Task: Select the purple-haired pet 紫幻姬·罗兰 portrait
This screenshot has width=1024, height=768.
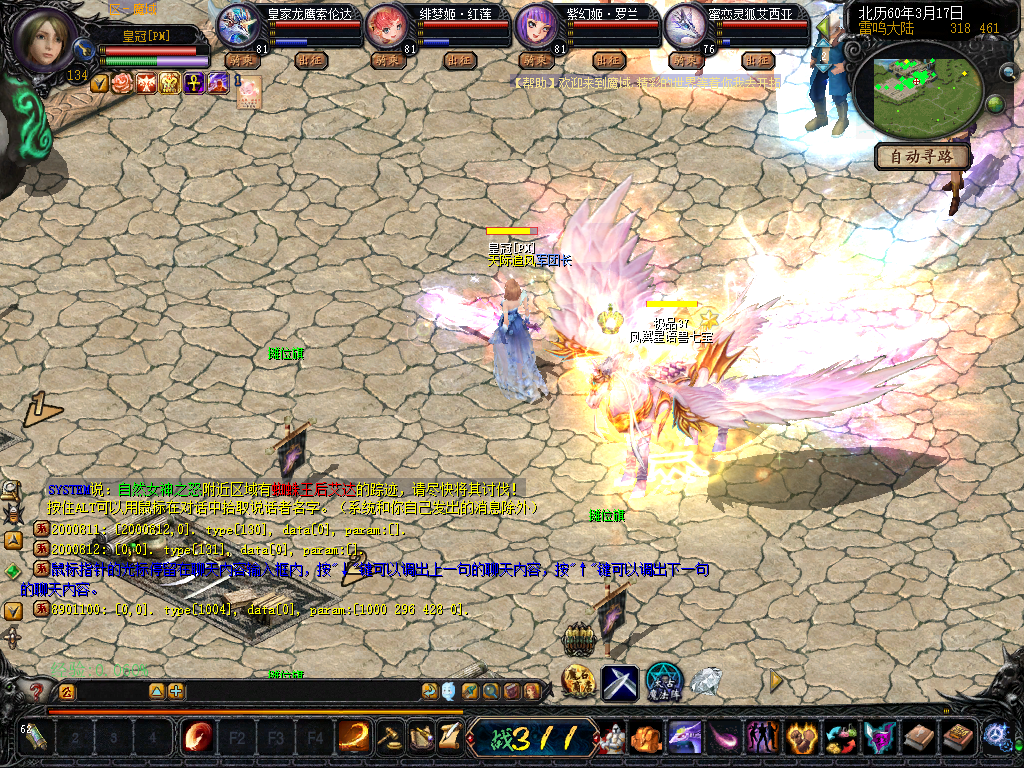Action: tap(536, 26)
